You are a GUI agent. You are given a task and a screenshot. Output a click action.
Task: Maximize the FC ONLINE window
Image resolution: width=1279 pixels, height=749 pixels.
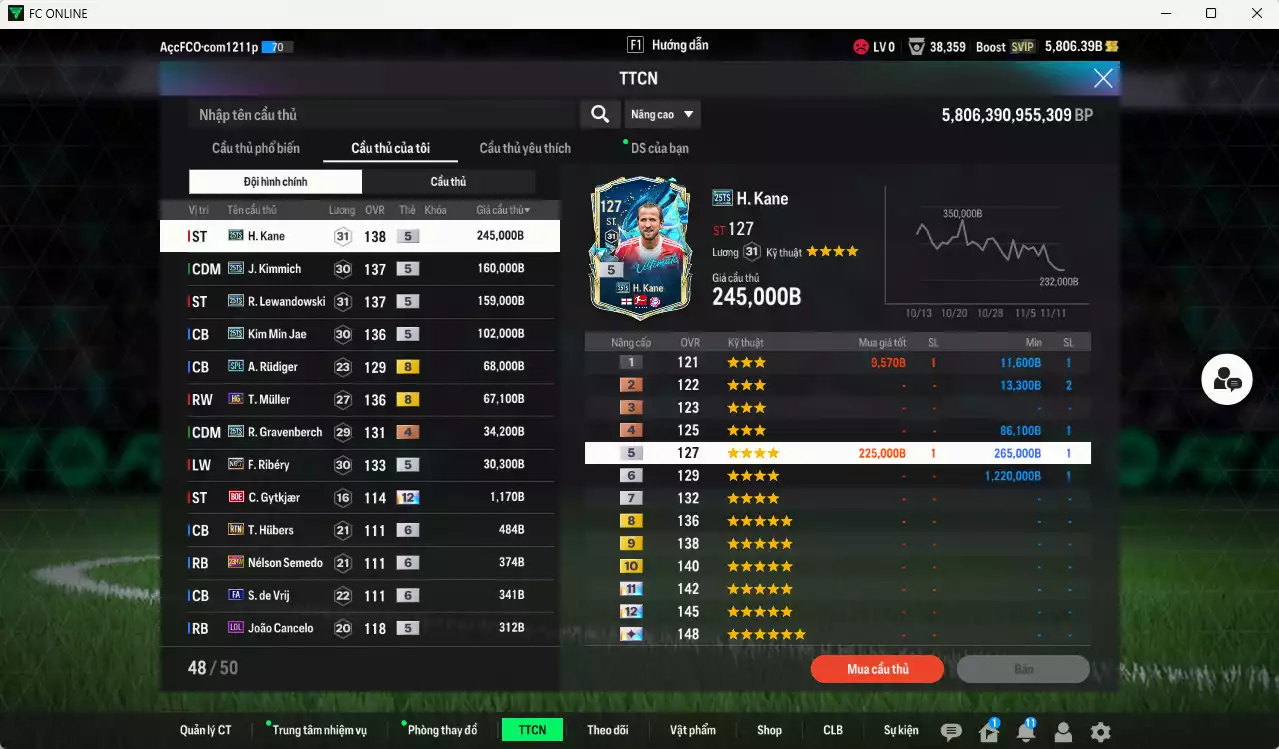click(1211, 13)
